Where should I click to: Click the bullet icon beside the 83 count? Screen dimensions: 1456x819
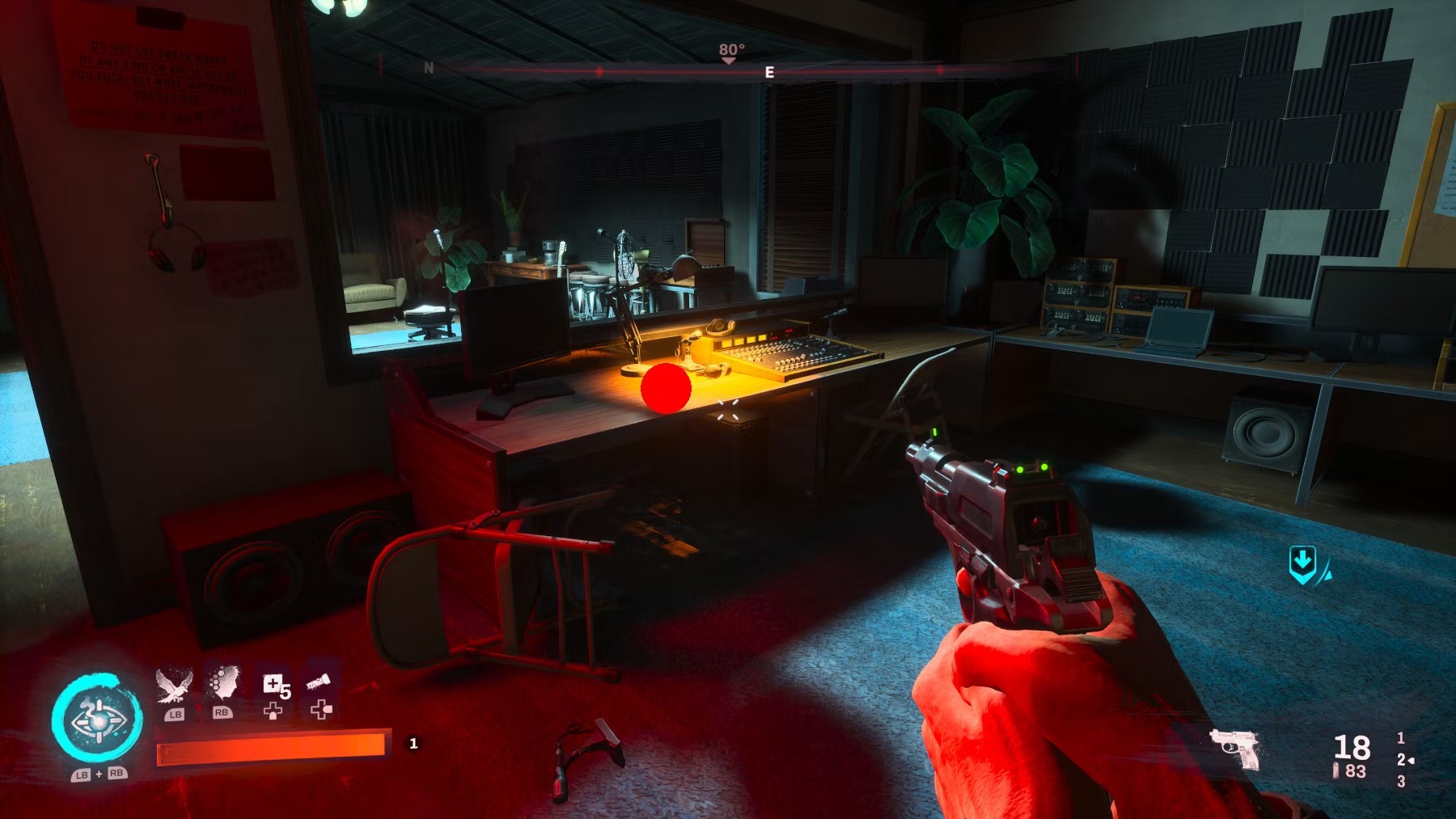1336,771
